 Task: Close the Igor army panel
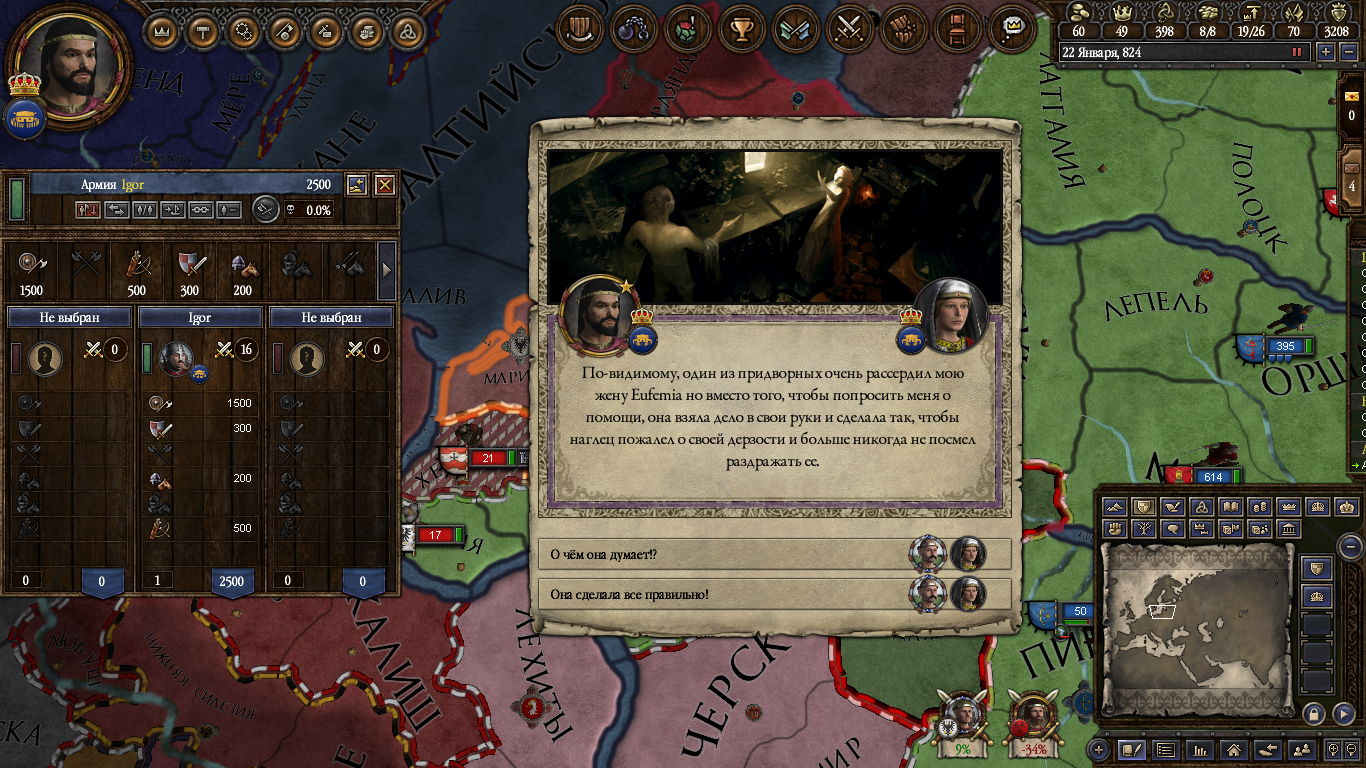[x=385, y=185]
